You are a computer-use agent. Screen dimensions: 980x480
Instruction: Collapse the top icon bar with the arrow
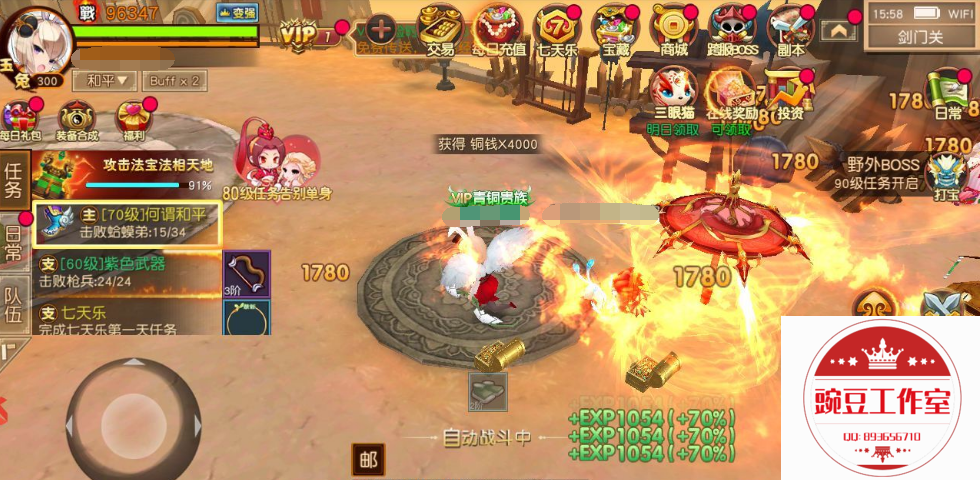coord(838,31)
